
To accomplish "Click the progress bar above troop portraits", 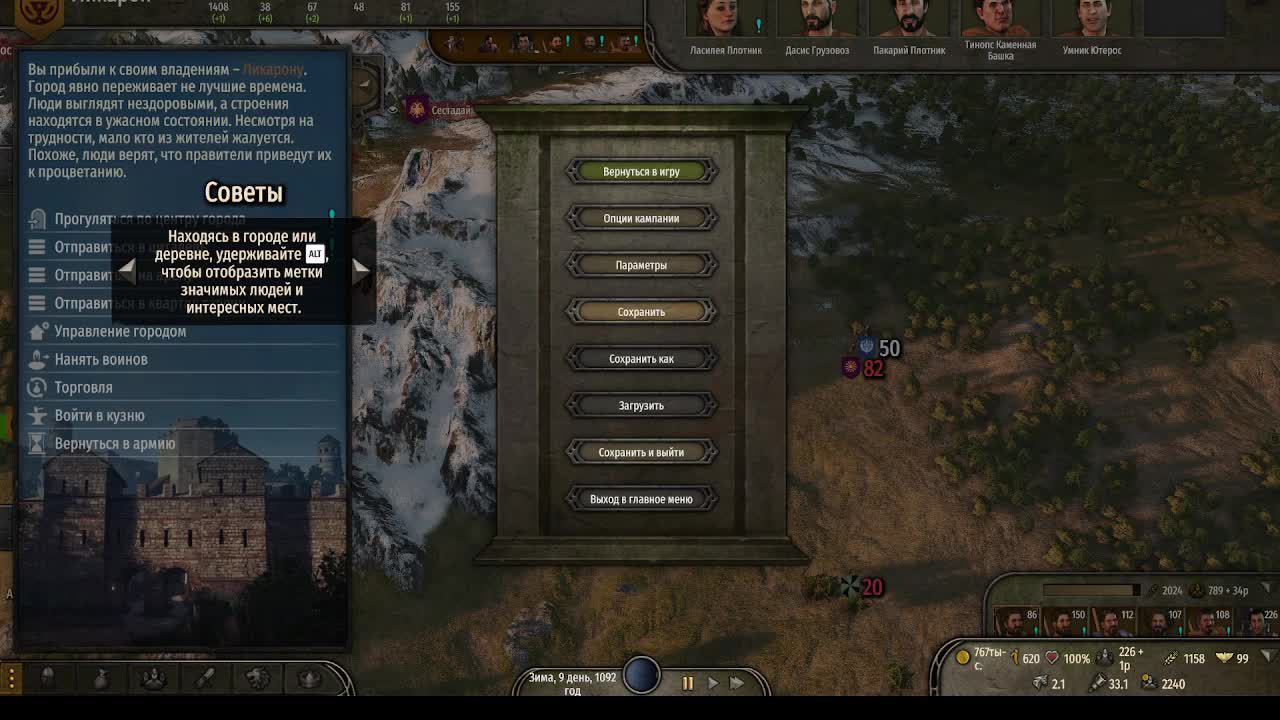I will [1090, 589].
